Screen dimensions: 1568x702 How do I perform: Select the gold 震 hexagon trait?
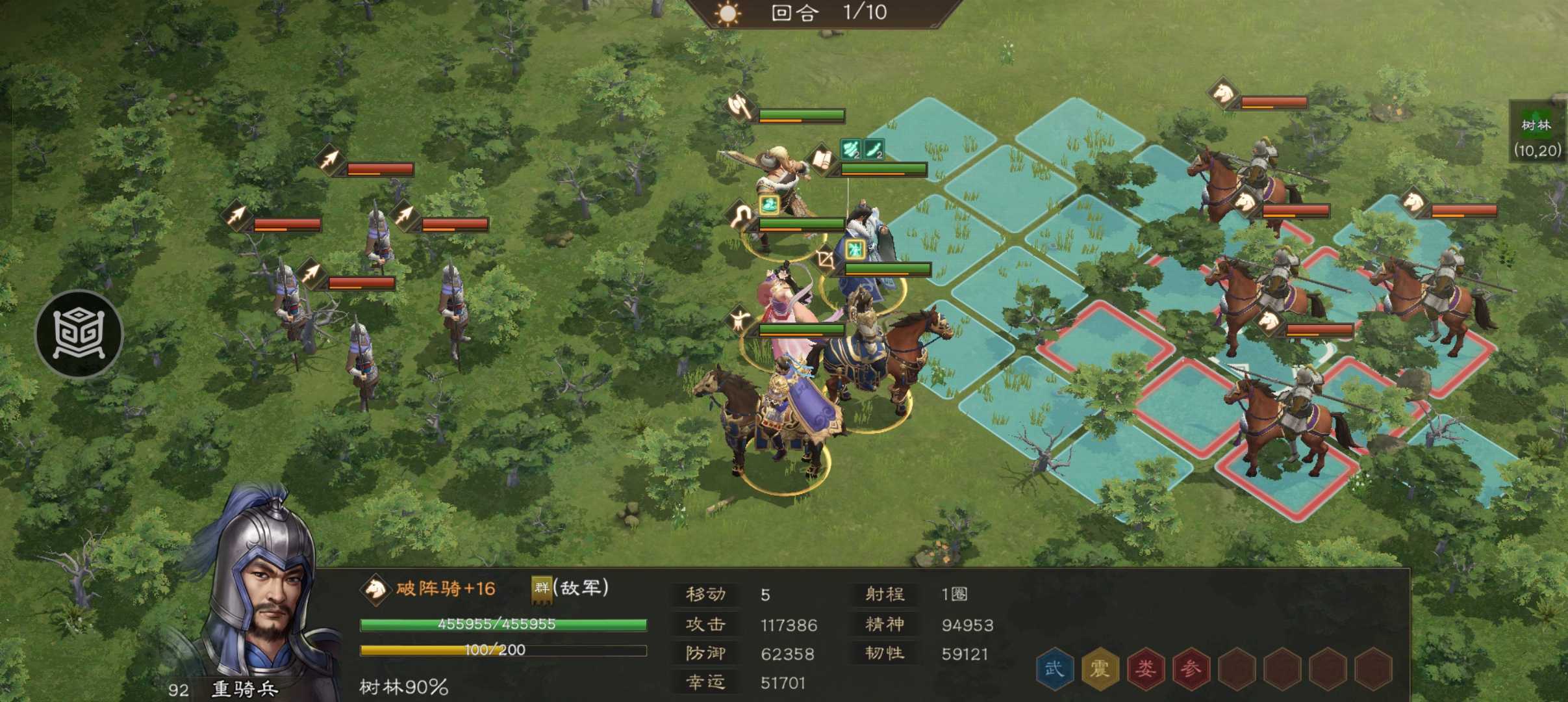pyautogui.click(x=1099, y=668)
